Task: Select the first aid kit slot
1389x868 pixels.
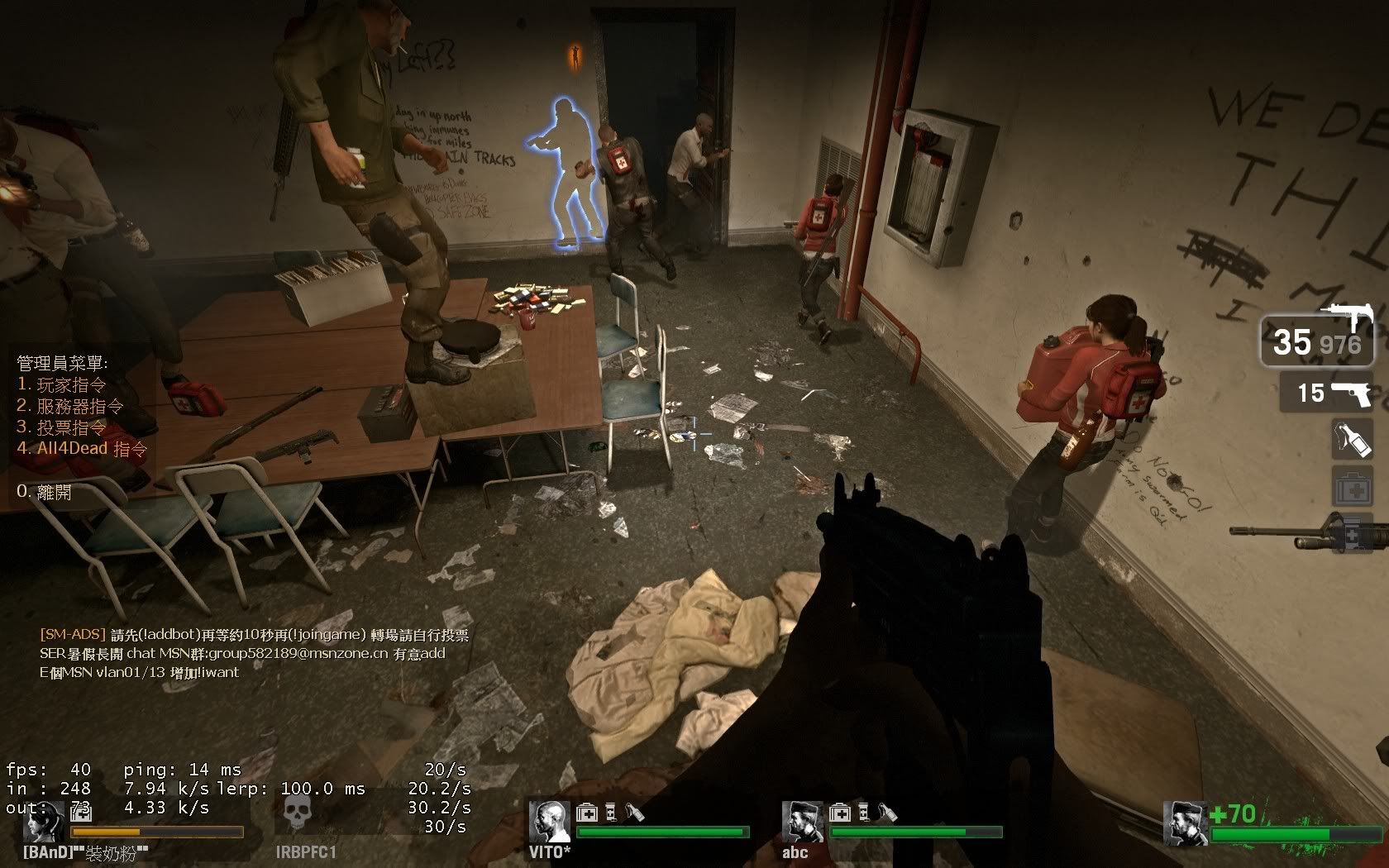Action: 1352,487
